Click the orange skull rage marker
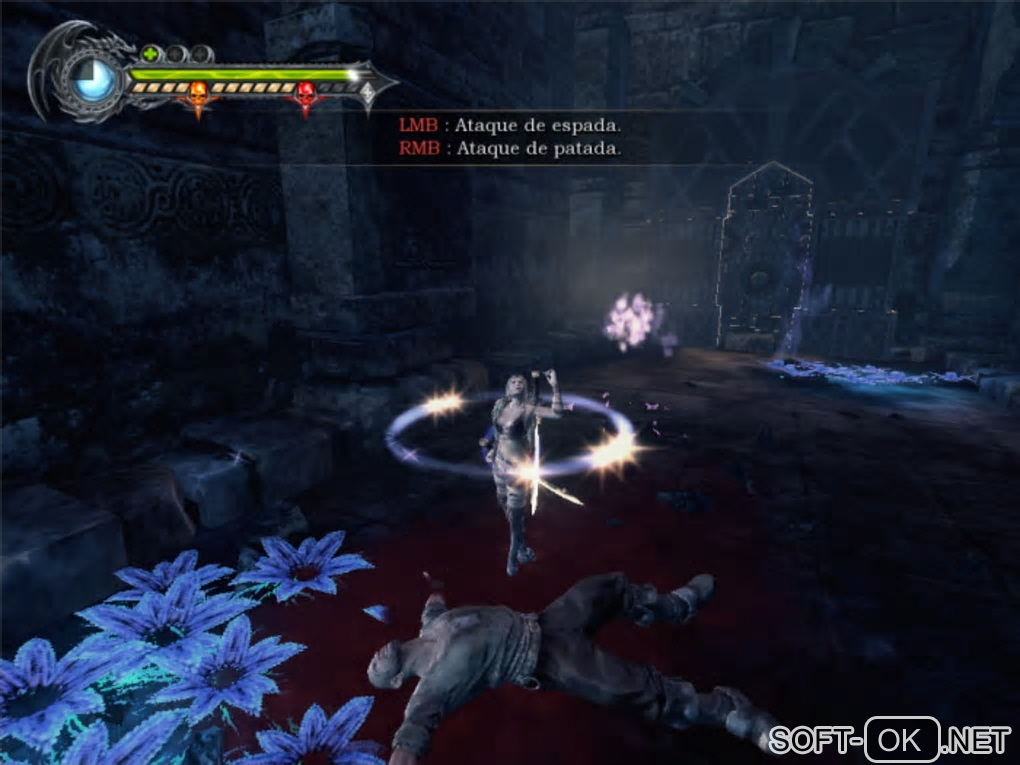Image resolution: width=1020 pixels, height=765 pixels. point(197,94)
